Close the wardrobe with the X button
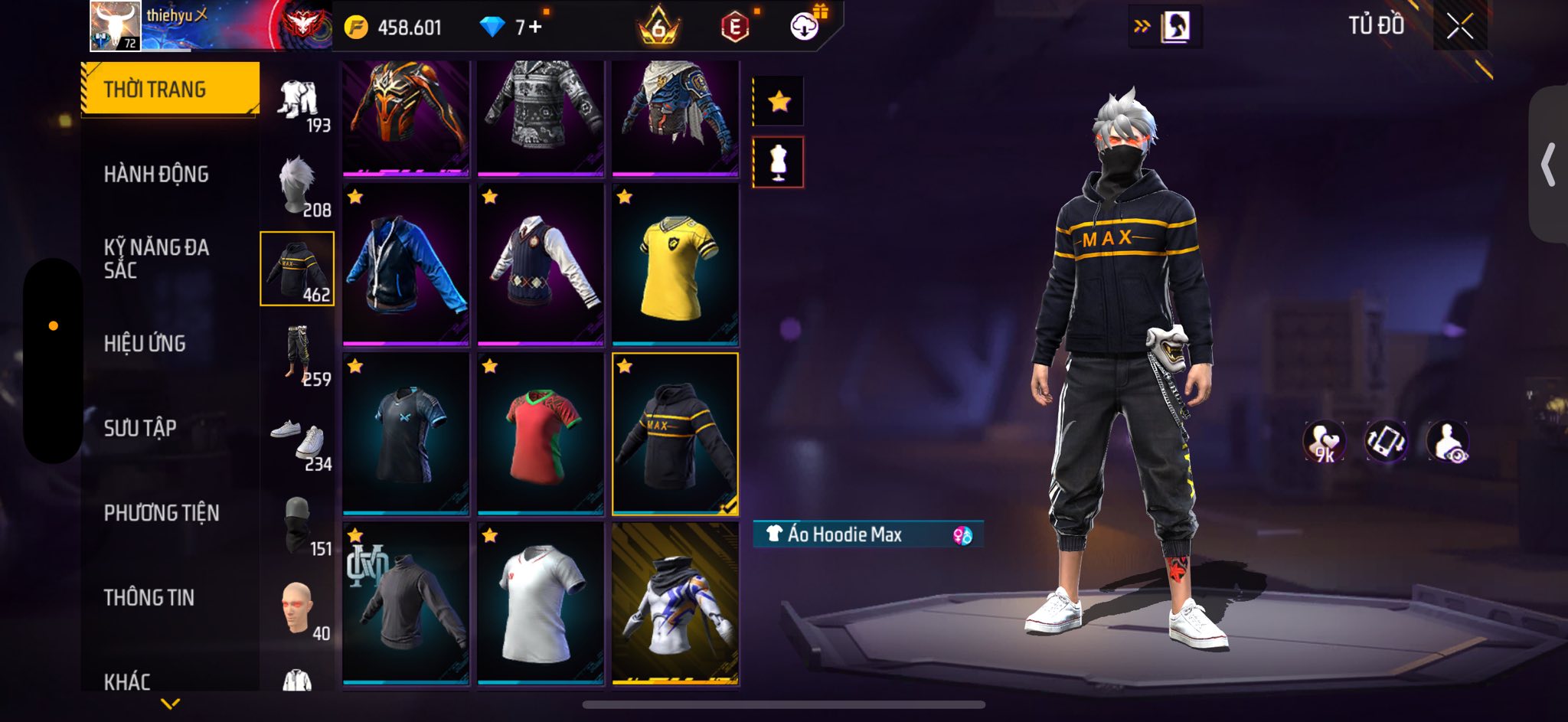 pos(1459,27)
